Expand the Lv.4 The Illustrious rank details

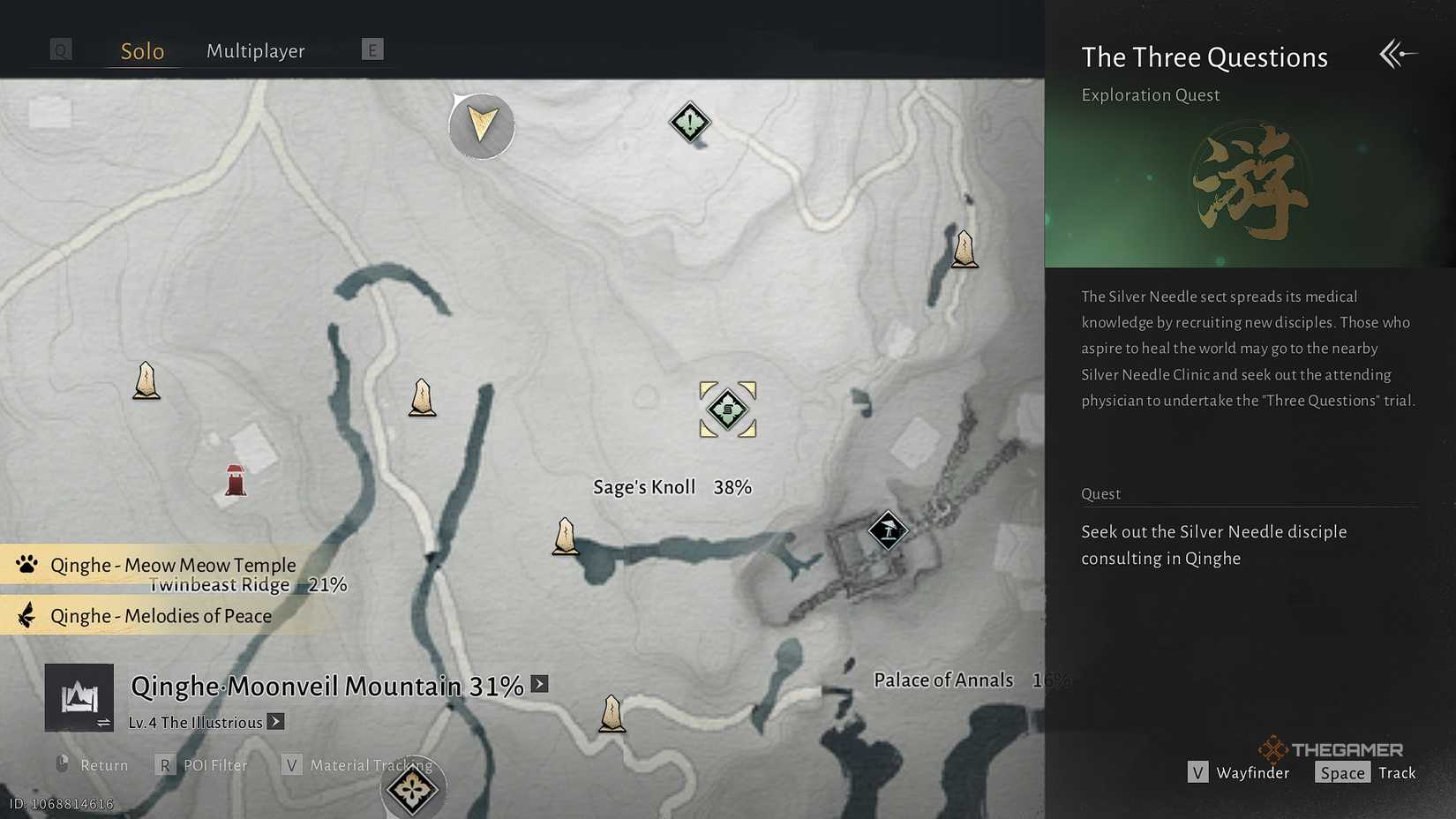(276, 722)
